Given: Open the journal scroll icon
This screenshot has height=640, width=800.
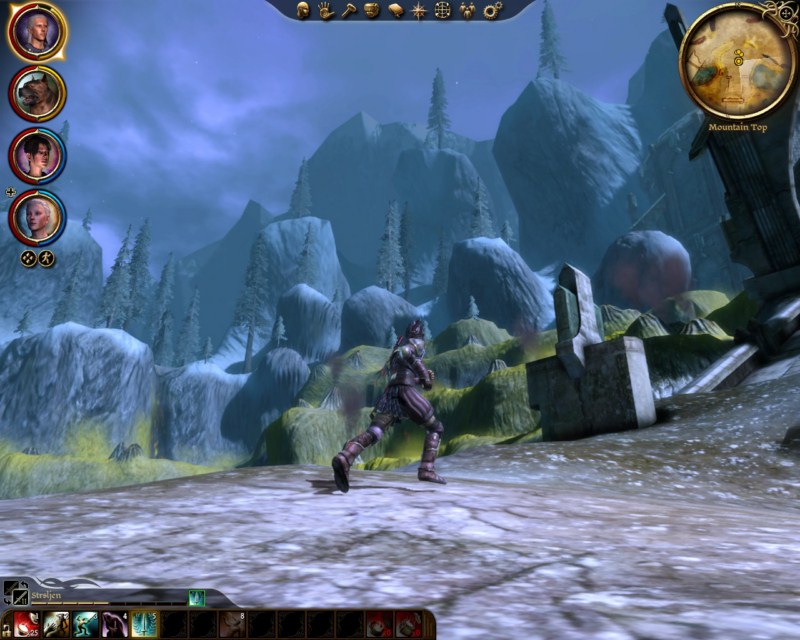Looking at the screenshot, I should [x=395, y=10].
